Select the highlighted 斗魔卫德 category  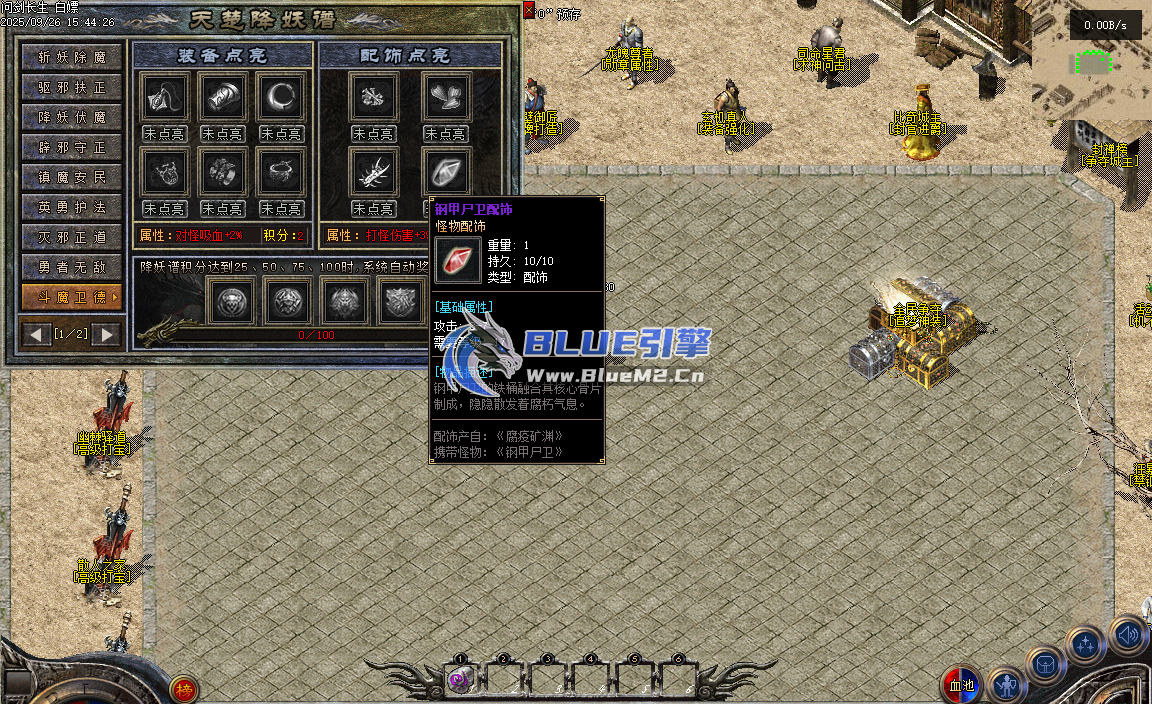pos(72,297)
